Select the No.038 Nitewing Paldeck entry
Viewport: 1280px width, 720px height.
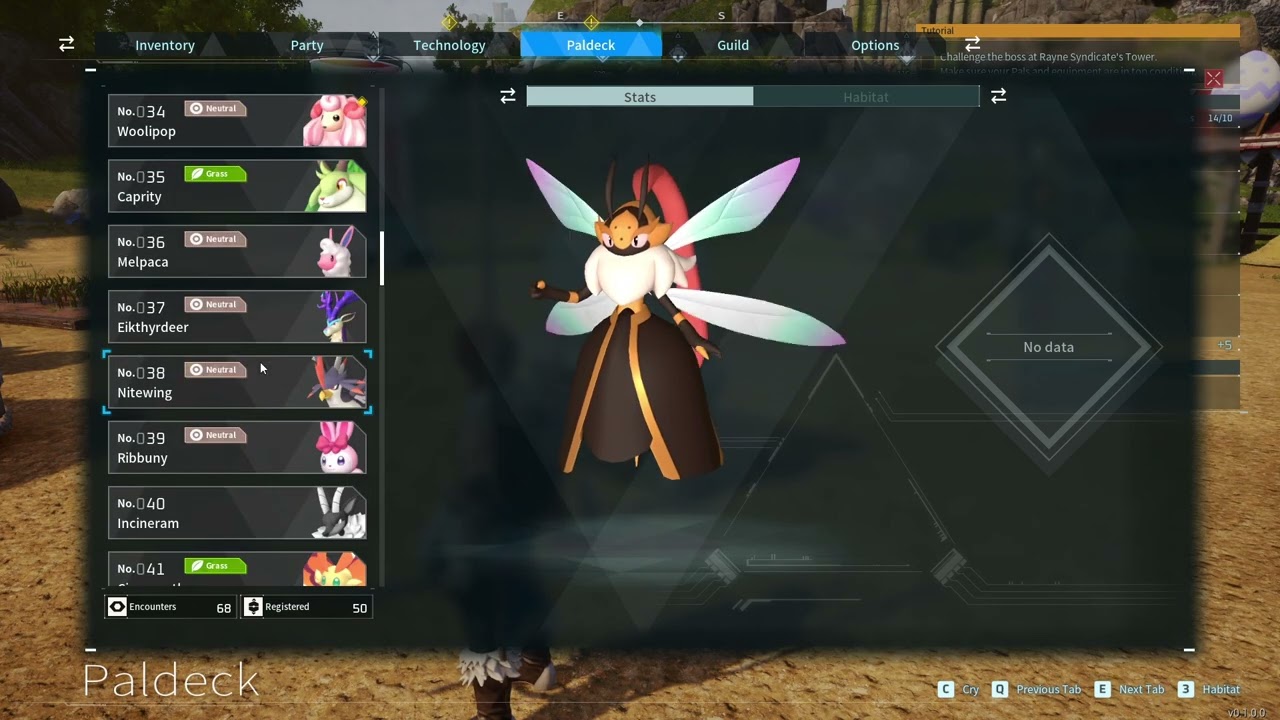[237, 382]
